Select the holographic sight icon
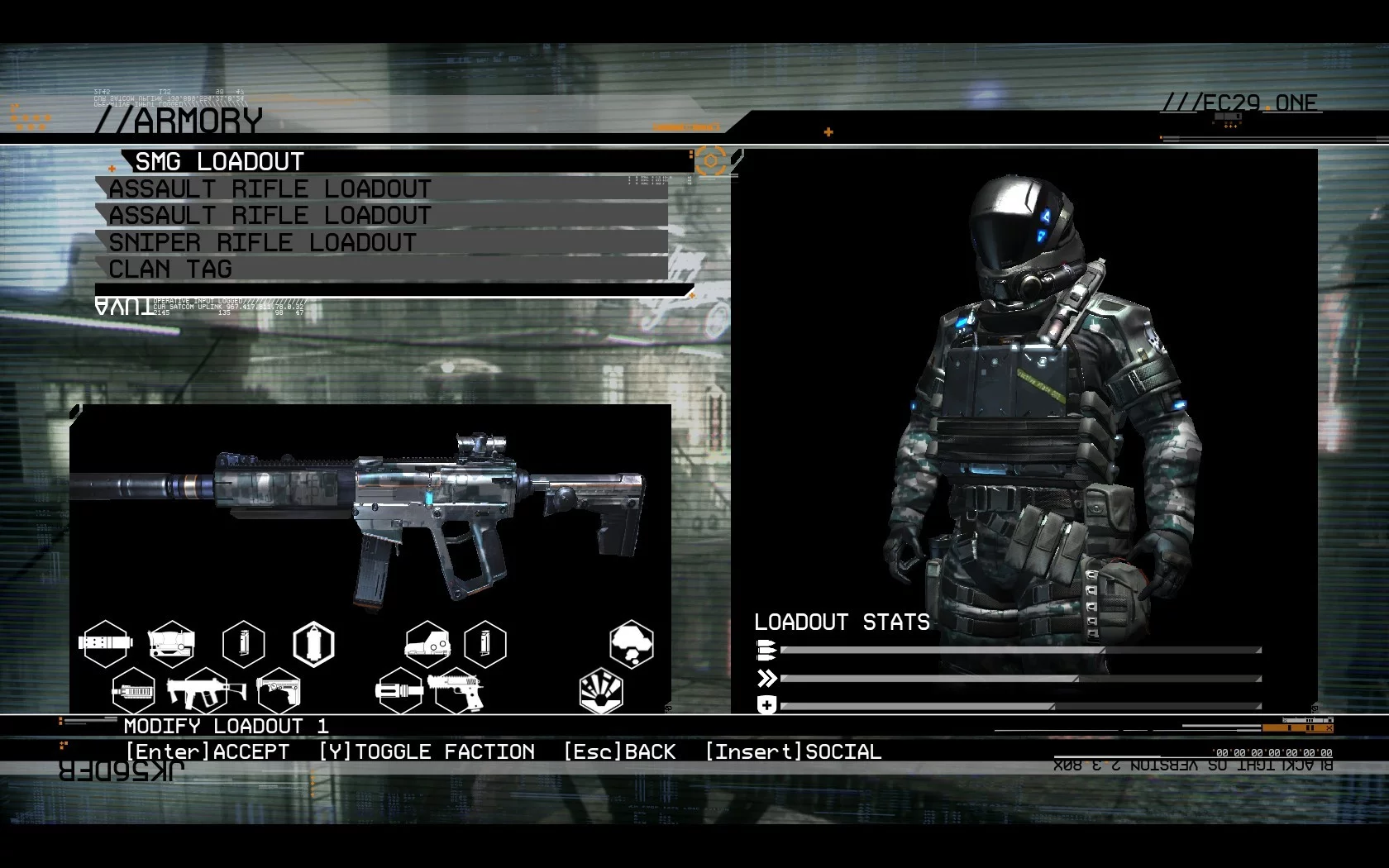This screenshot has width=1389, height=868. (x=427, y=643)
